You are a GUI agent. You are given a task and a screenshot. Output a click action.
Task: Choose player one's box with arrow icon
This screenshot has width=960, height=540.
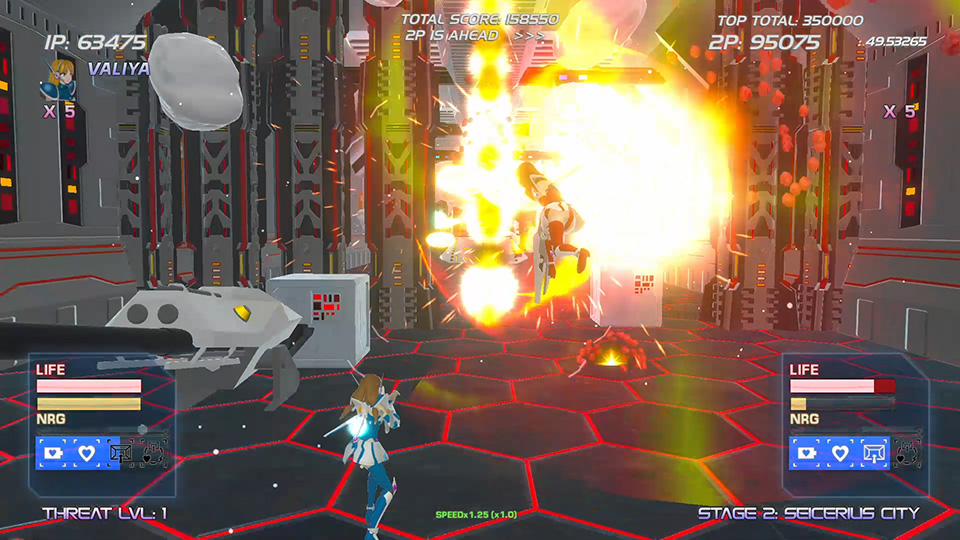coord(122,453)
